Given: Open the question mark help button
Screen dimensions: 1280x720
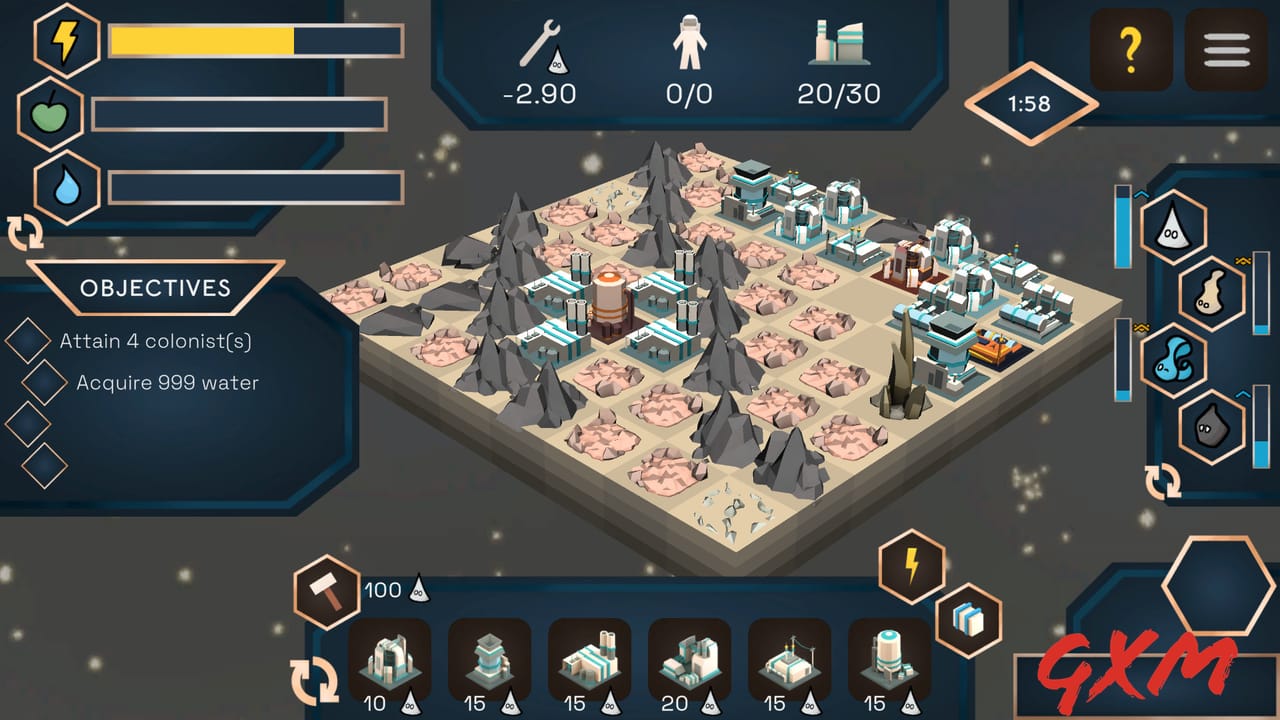Looking at the screenshot, I should [1131, 49].
